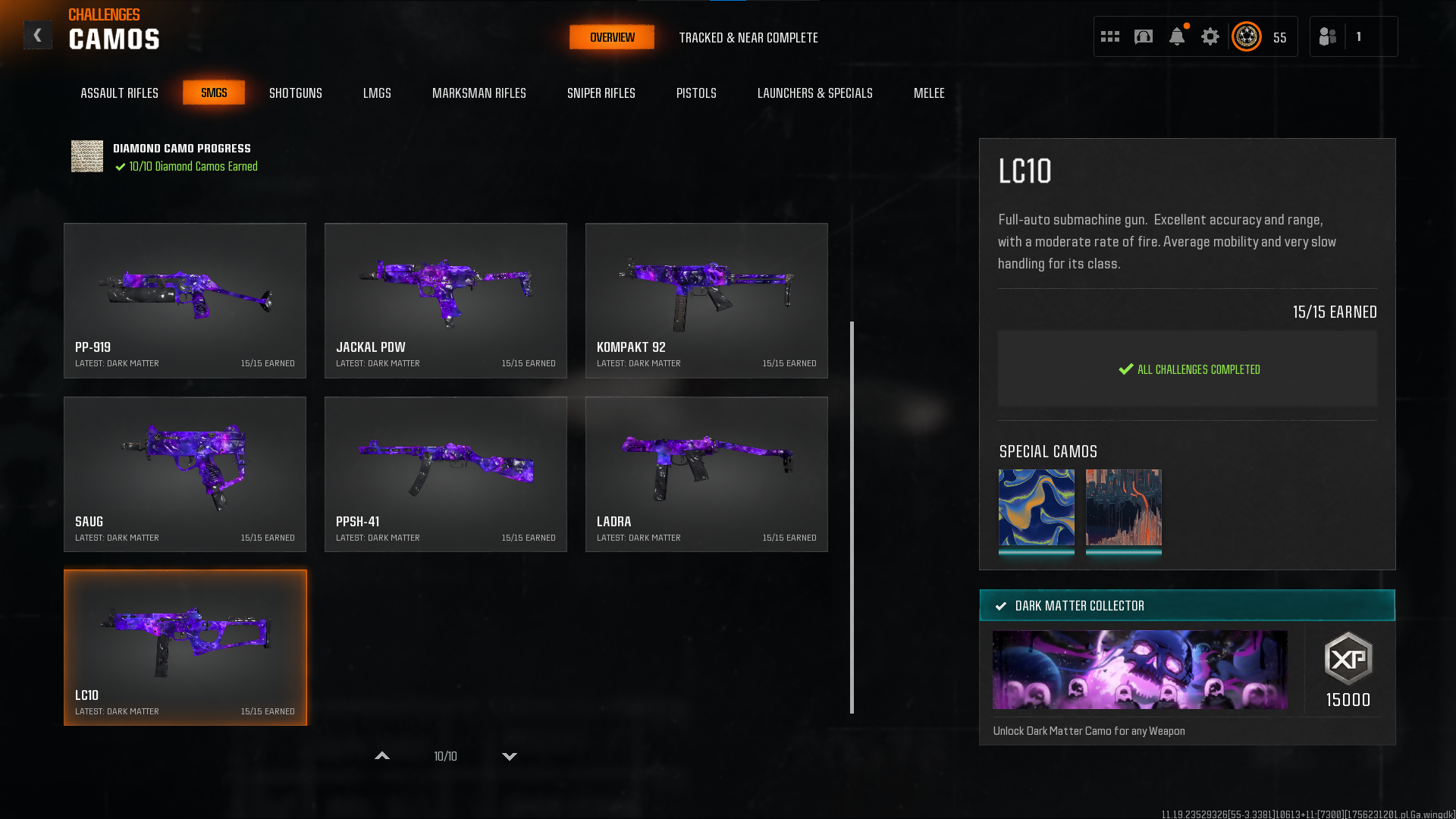Switch to Tracked & Near Complete tab

coord(748,38)
